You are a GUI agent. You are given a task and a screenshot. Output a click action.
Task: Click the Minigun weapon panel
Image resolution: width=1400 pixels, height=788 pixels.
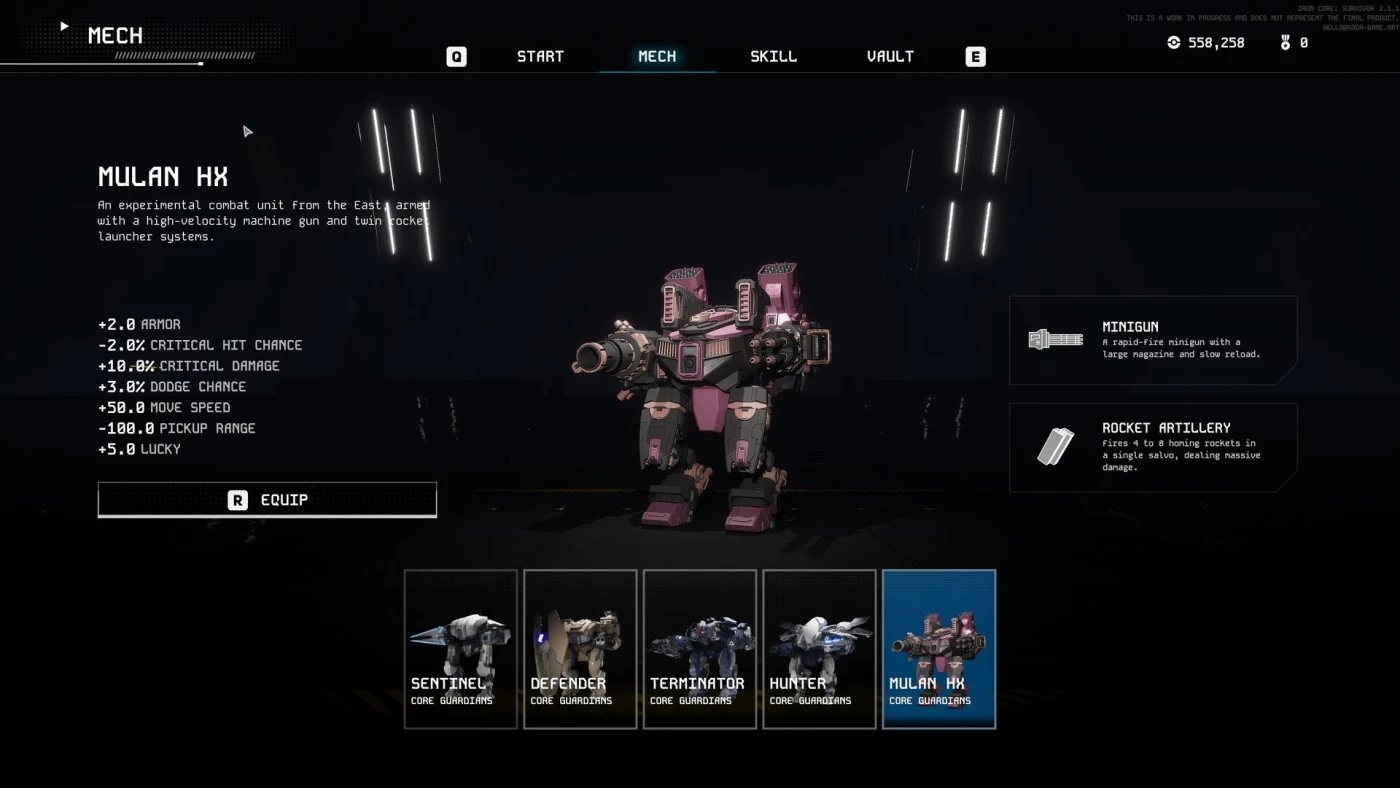click(x=1152, y=340)
